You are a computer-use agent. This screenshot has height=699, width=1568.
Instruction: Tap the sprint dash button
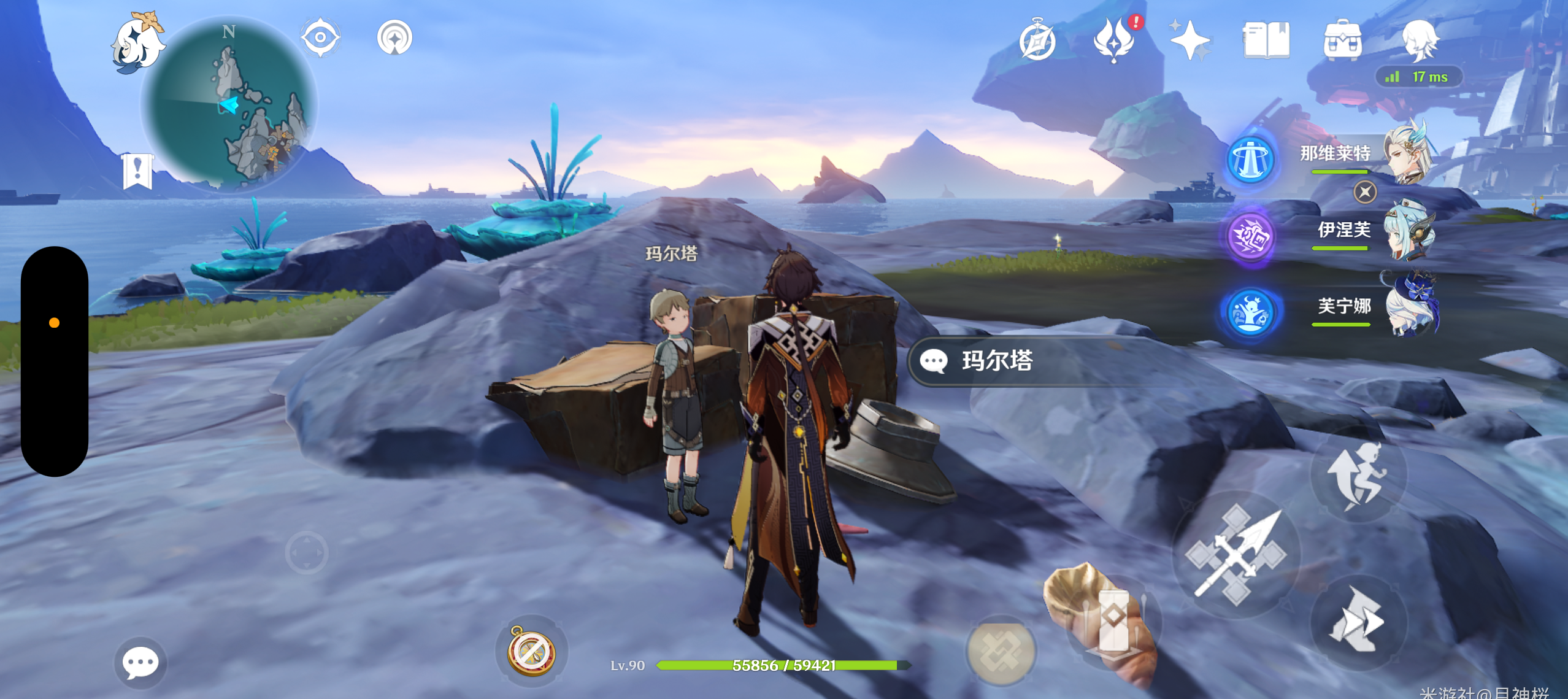(x=1358, y=621)
